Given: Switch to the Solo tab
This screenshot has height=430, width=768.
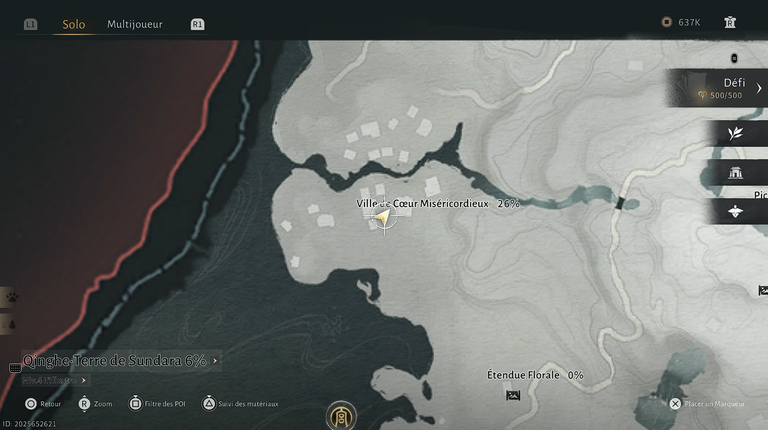Looking at the screenshot, I should click(x=73, y=24).
